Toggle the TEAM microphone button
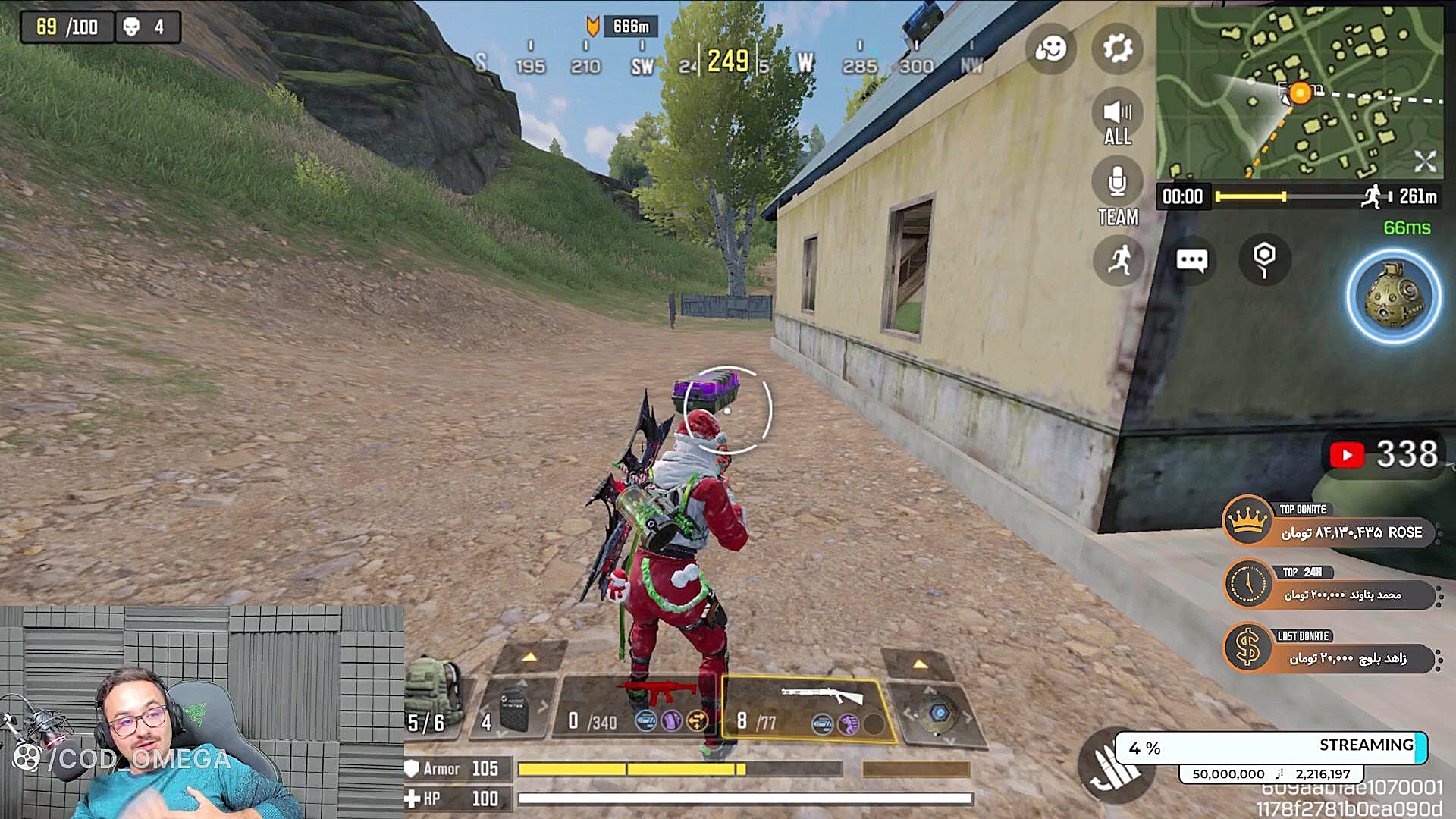This screenshot has width=1456, height=819. [1117, 194]
